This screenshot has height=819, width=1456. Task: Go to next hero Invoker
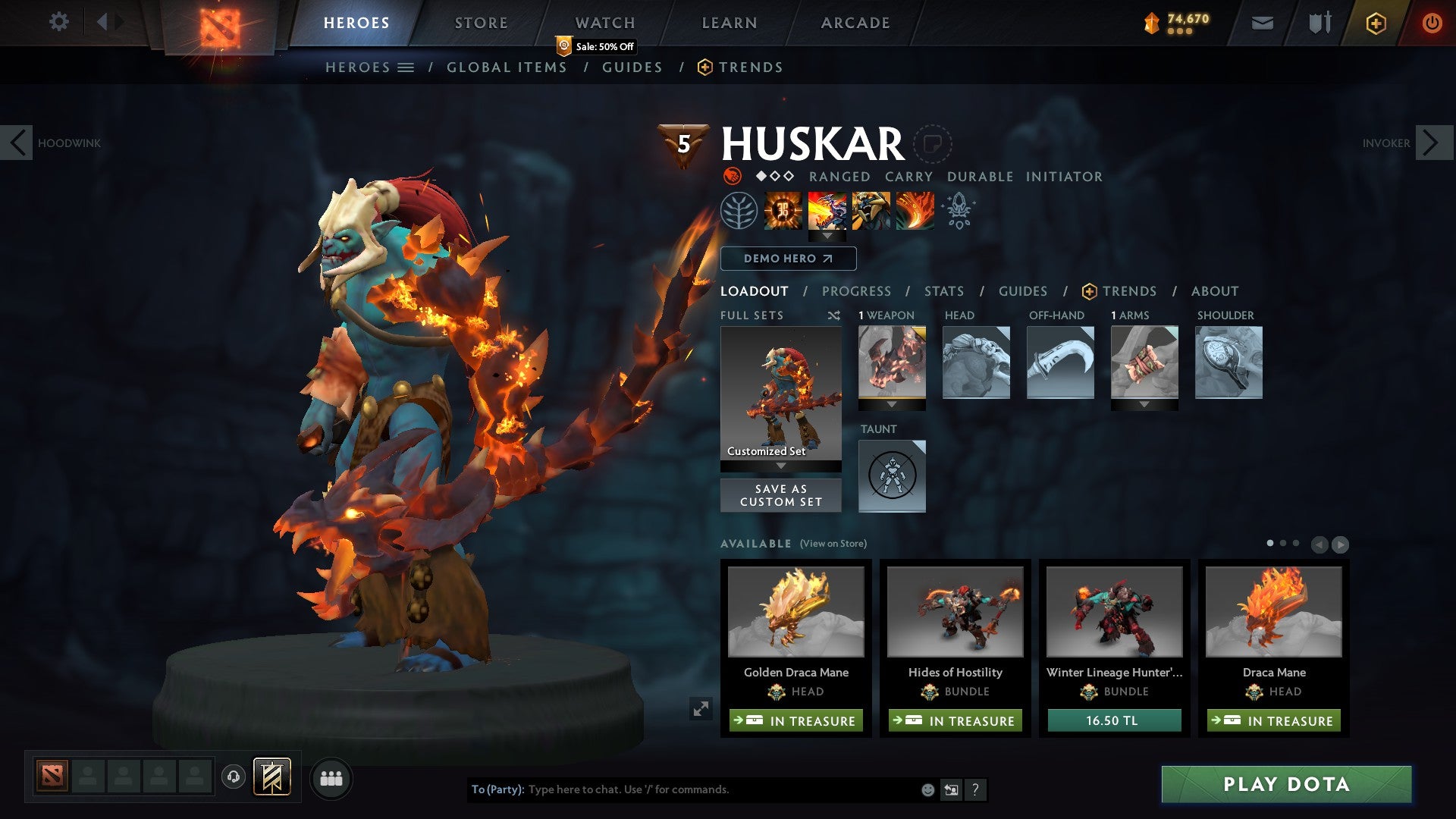pos(1433,143)
